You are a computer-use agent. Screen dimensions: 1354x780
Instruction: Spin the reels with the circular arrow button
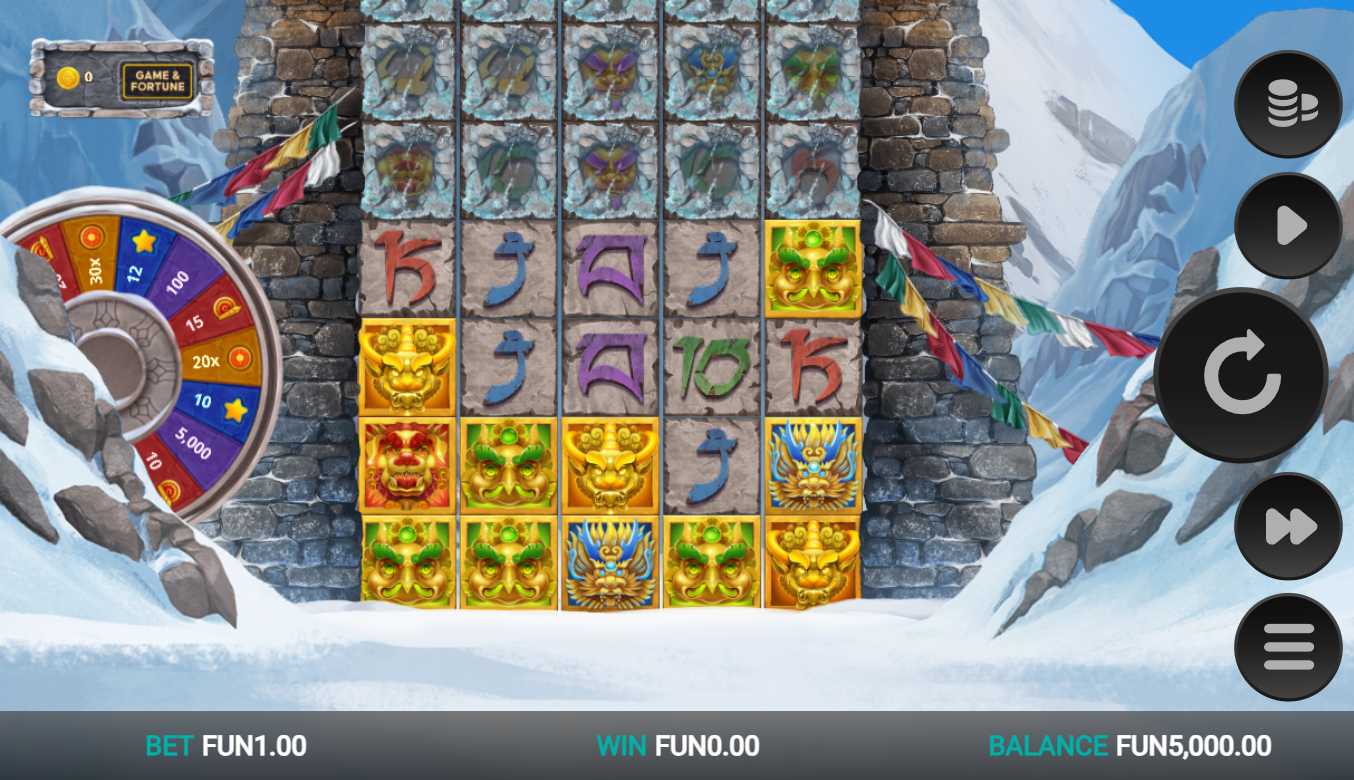(x=1241, y=376)
